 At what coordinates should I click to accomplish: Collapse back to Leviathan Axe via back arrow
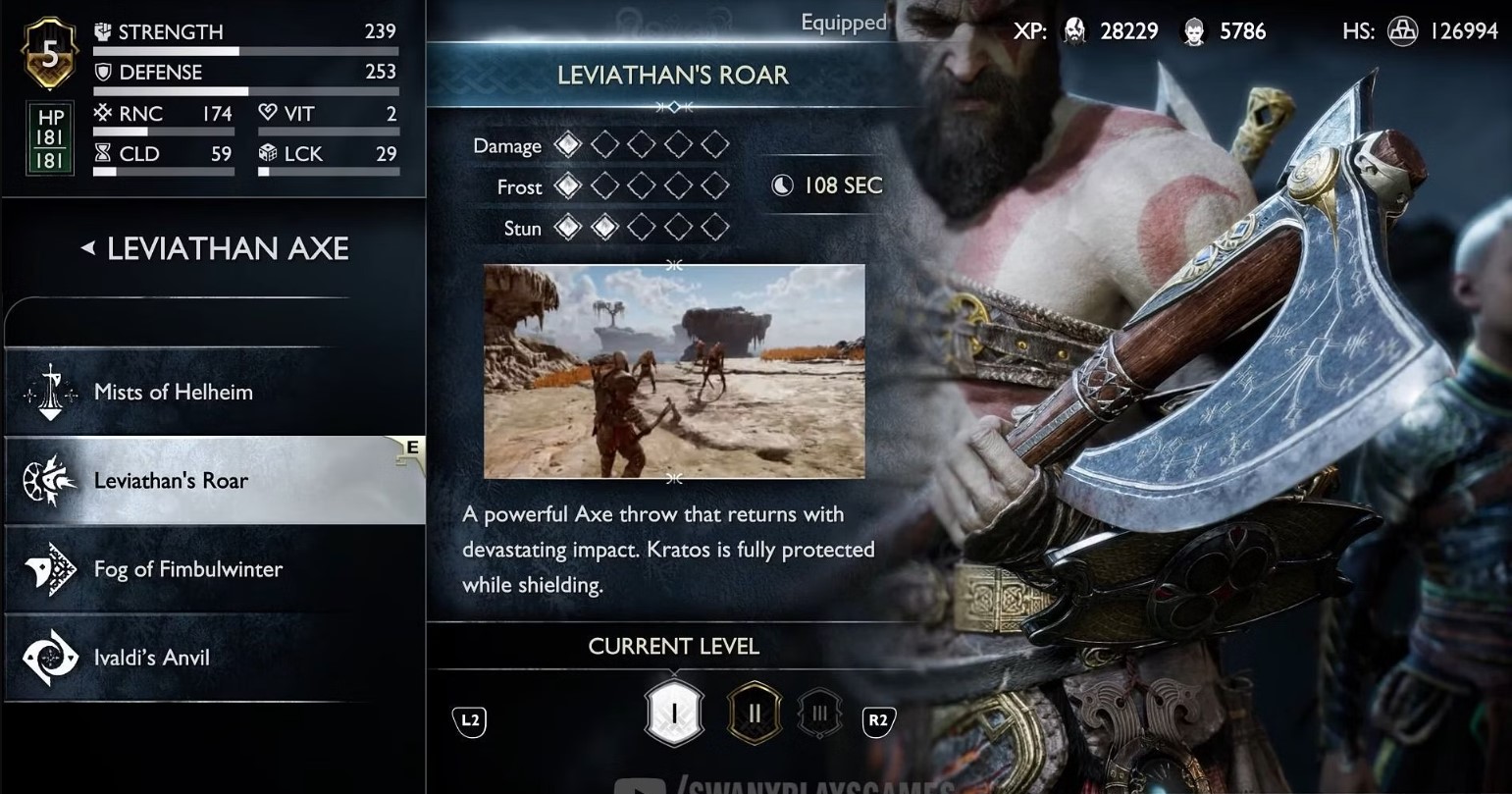coord(87,249)
